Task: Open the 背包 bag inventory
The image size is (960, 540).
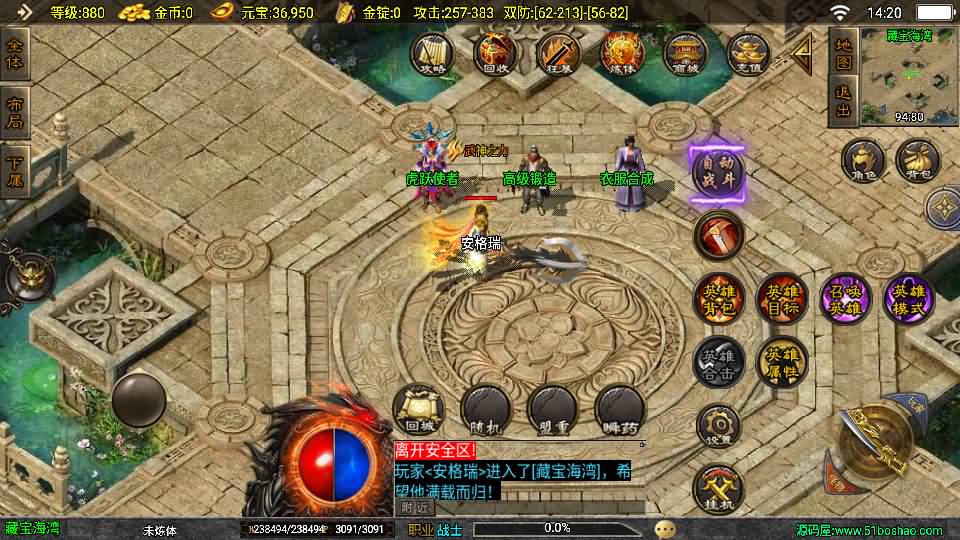Action: (916, 161)
